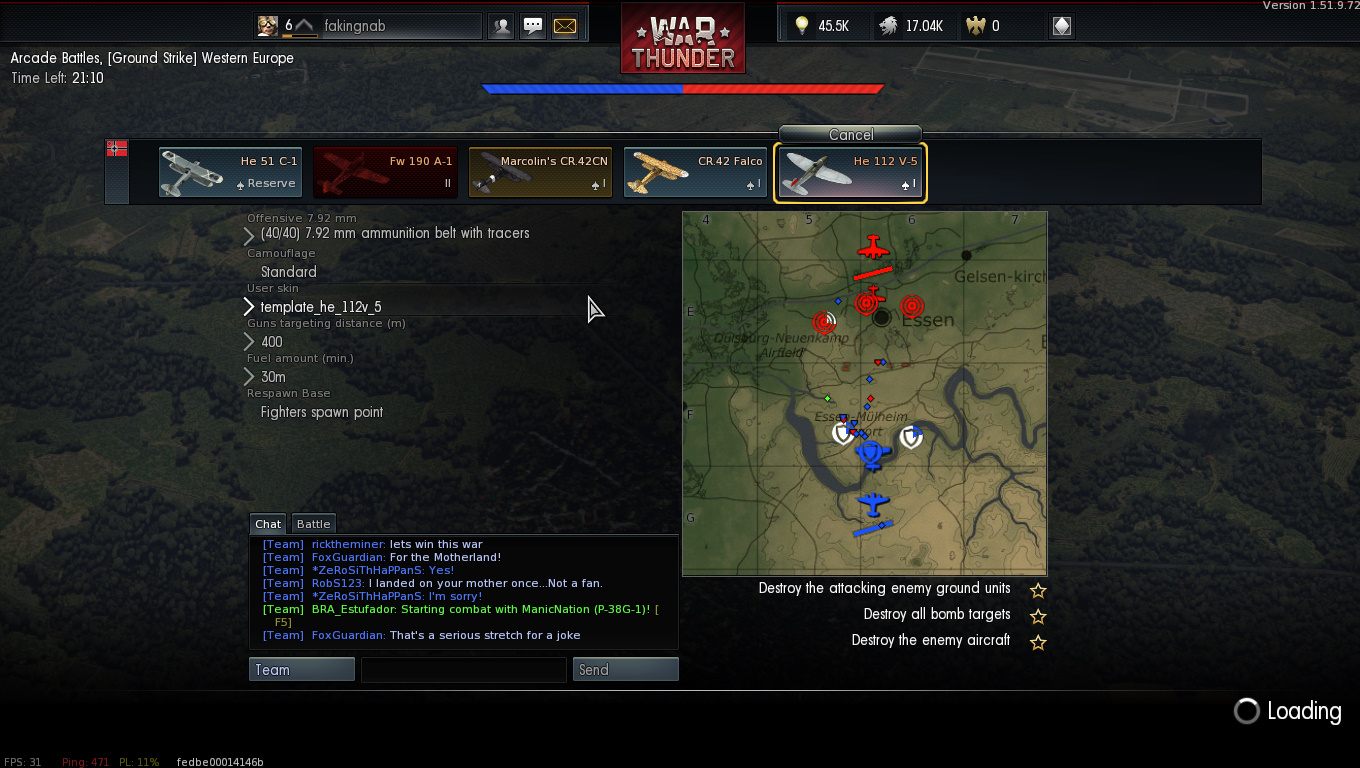Open the Chat tab
Screen dimensions: 1360x768
point(268,524)
